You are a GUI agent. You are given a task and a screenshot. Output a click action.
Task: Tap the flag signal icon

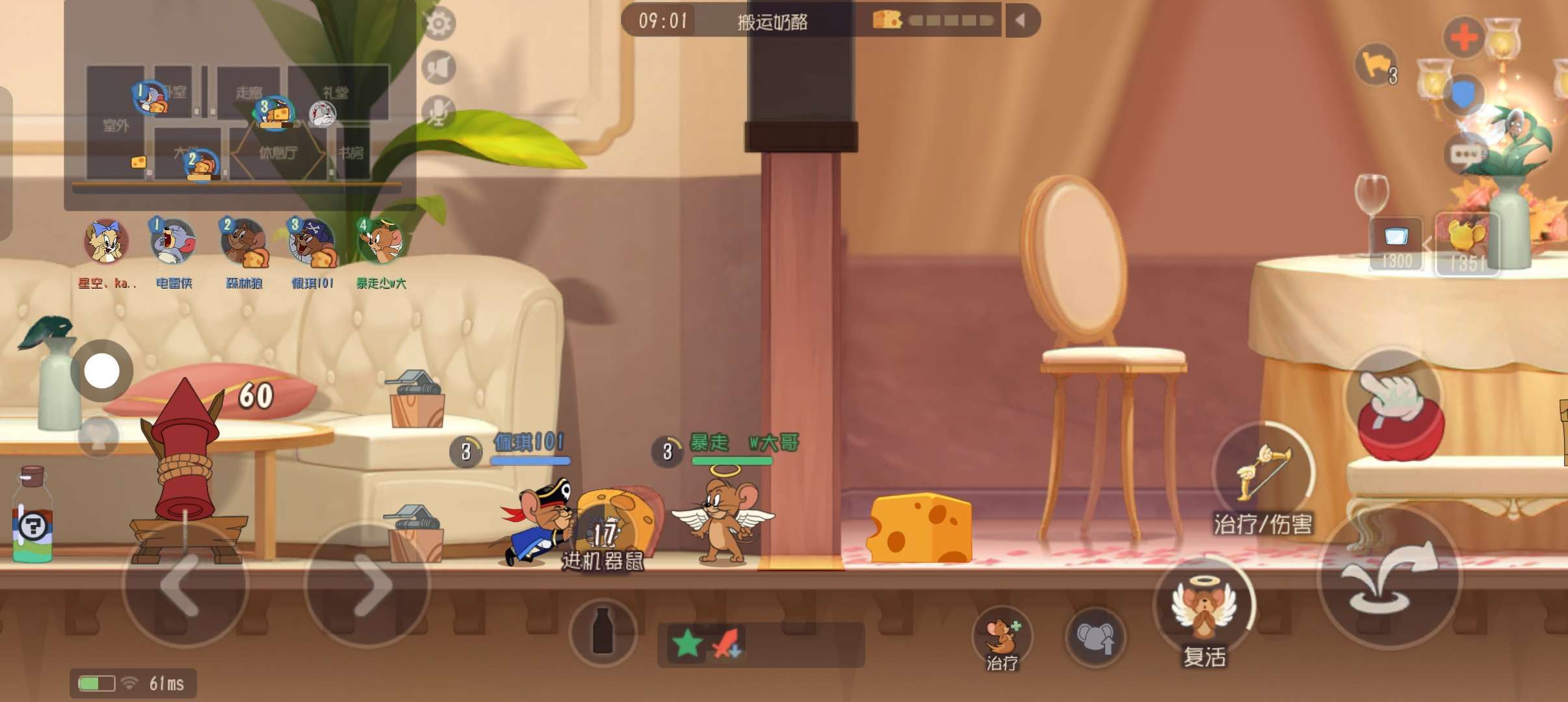pyautogui.click(x=1376, y=65)
